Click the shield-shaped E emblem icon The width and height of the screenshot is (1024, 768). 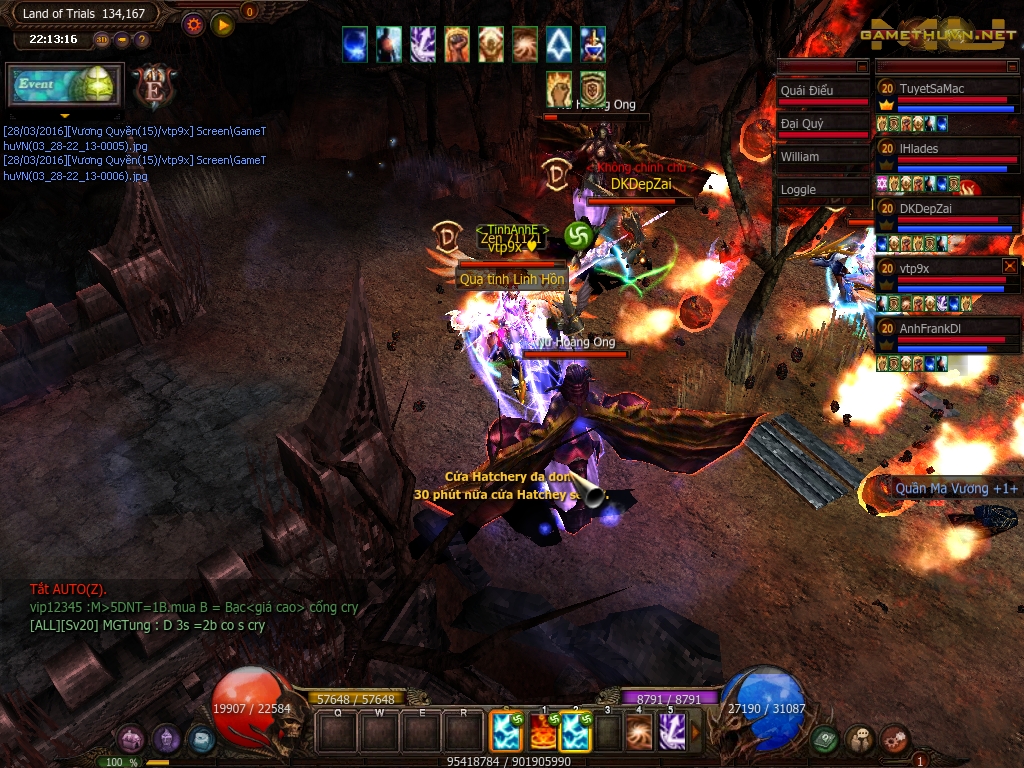154,86
